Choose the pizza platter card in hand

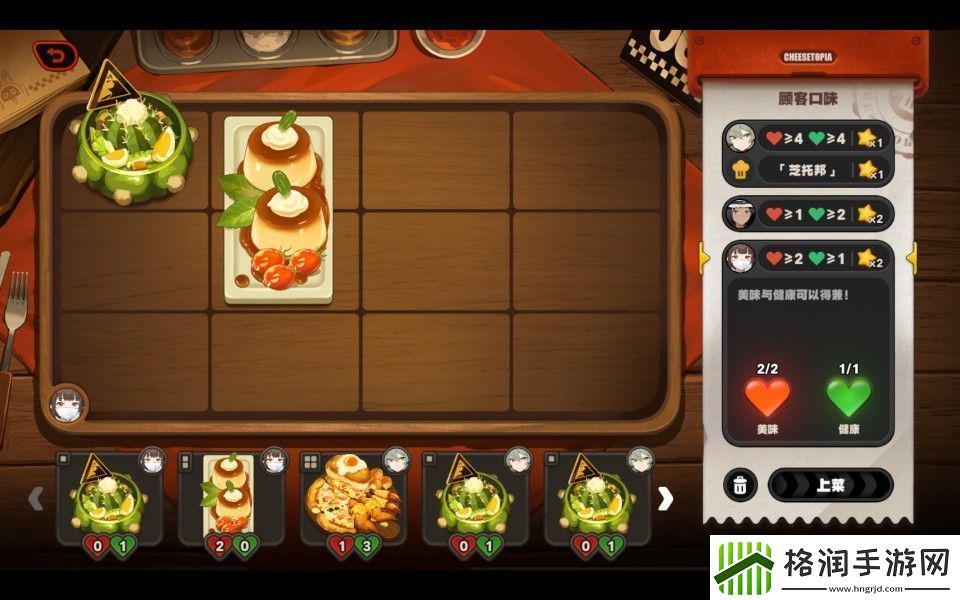(354, 498)
